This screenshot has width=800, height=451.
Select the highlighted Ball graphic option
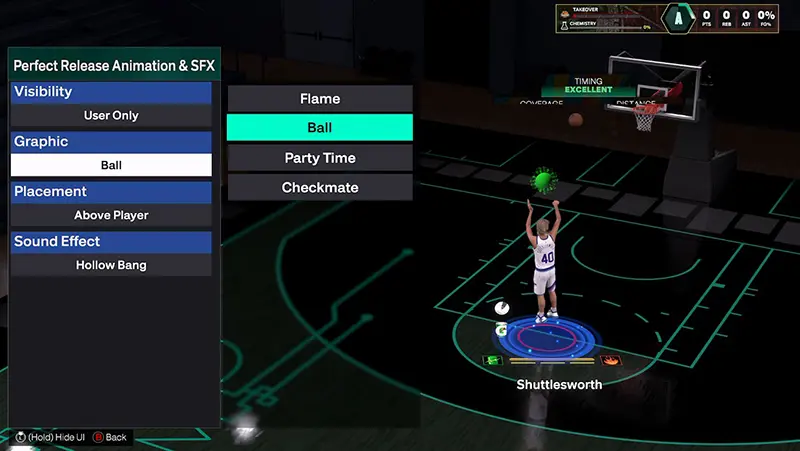tap(320, 128)
